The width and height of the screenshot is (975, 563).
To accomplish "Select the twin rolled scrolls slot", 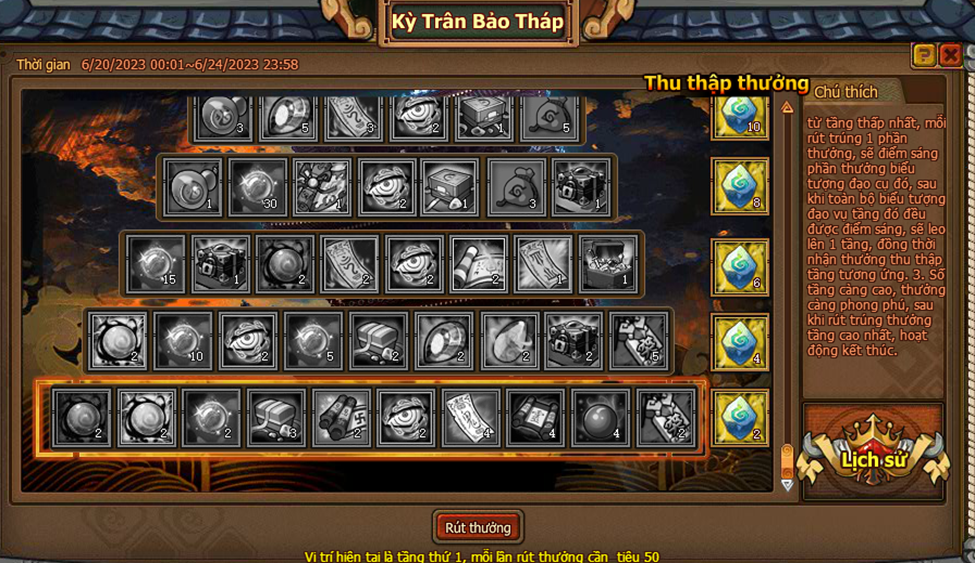I will click(342, 418).
